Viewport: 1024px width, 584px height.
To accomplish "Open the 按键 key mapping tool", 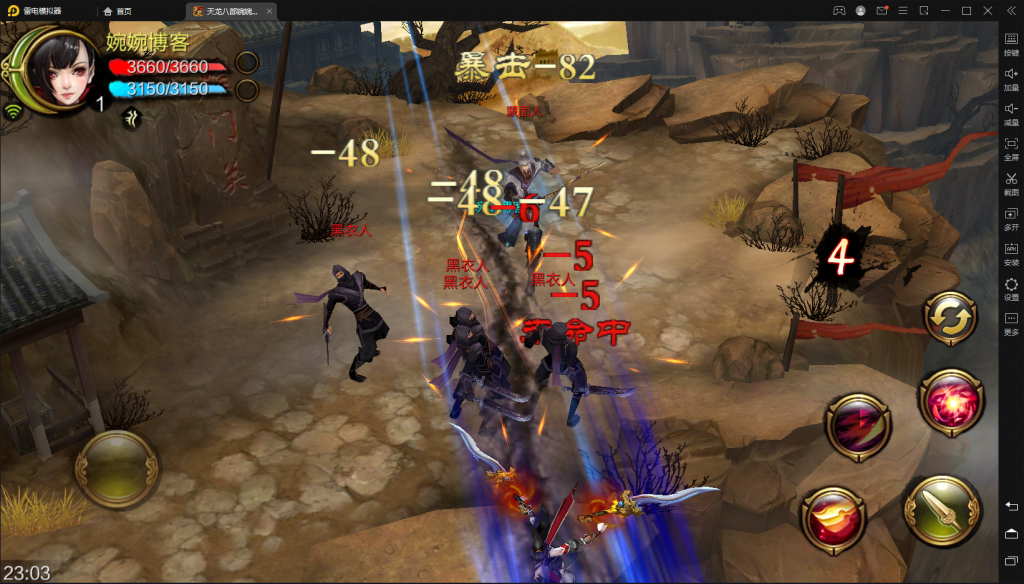I will 1011,44.
